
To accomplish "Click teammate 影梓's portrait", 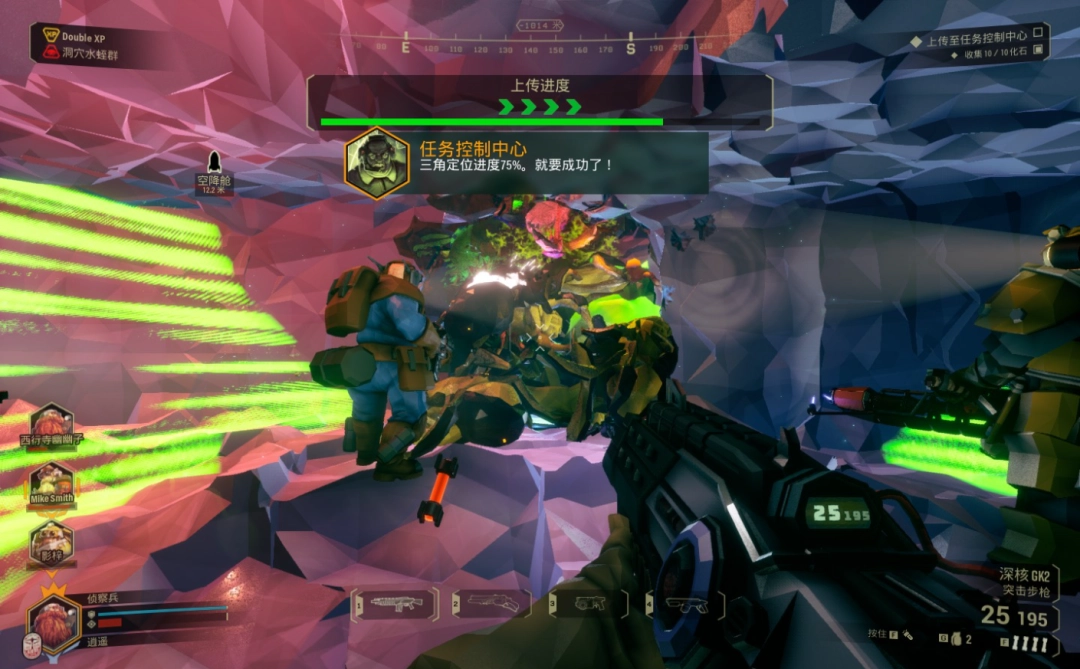I will [52, 541].
